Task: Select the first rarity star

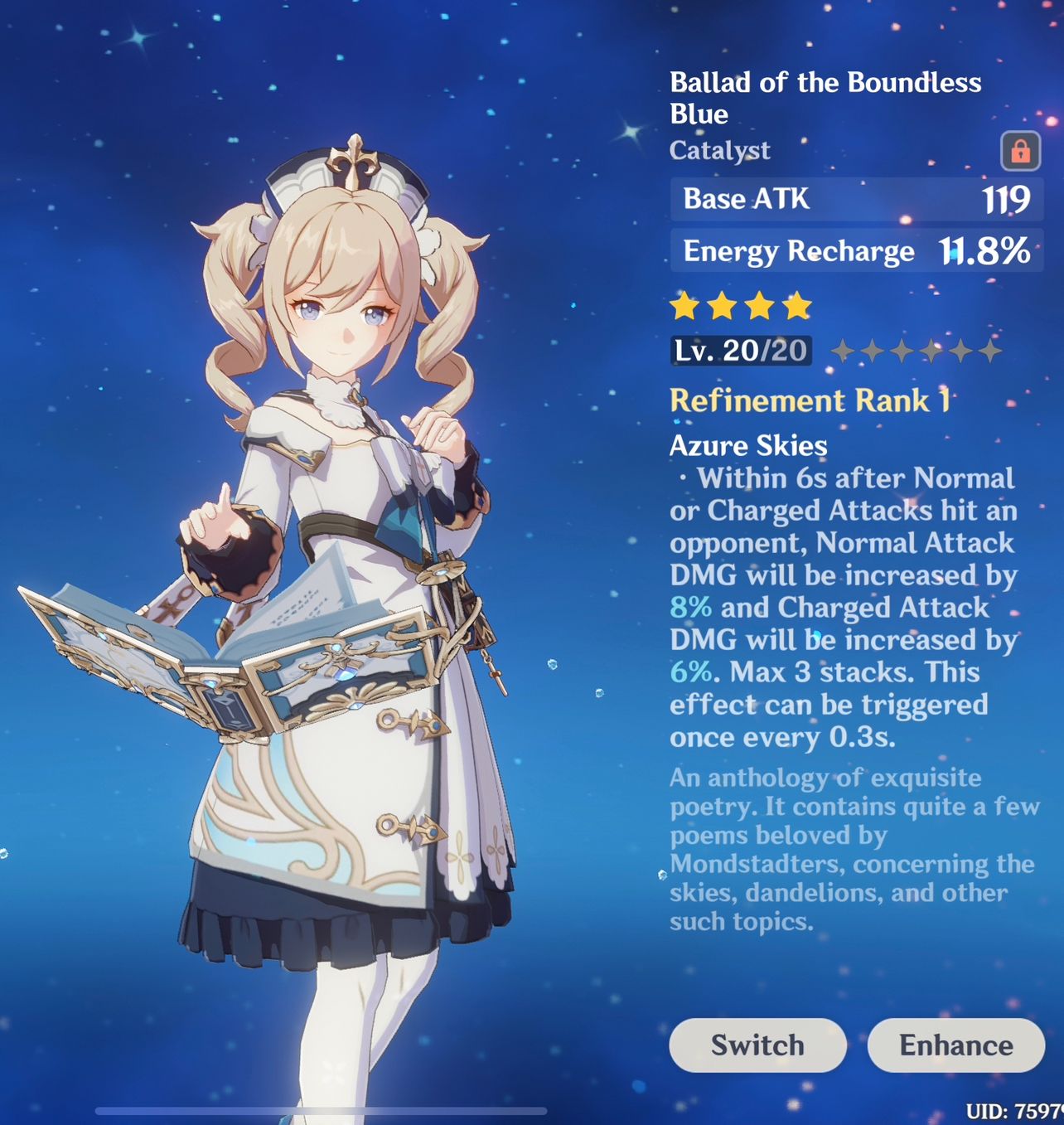Action: pos(685,307)
